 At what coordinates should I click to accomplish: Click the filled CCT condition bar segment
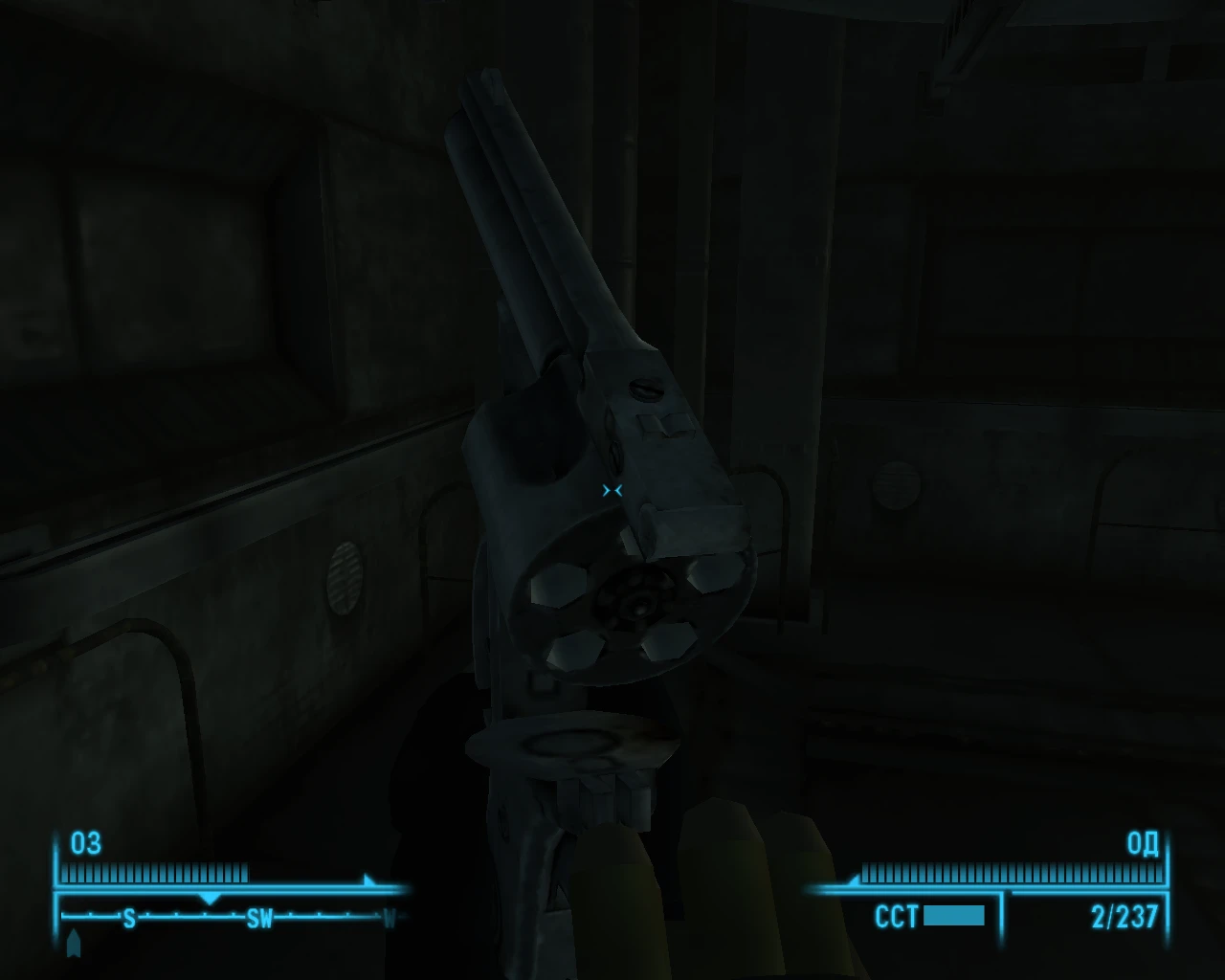click(954, 915)
